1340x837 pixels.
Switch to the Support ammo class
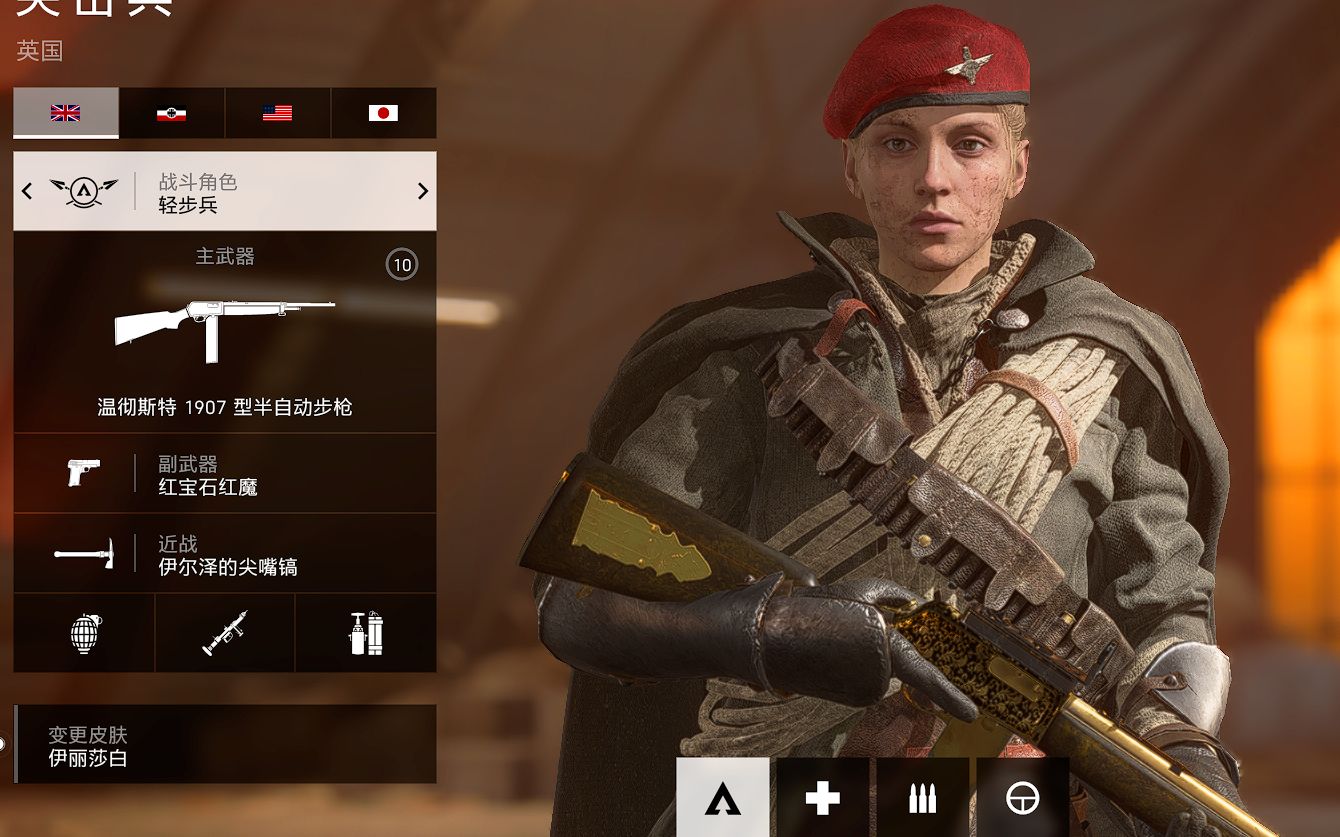coord(922,798)
